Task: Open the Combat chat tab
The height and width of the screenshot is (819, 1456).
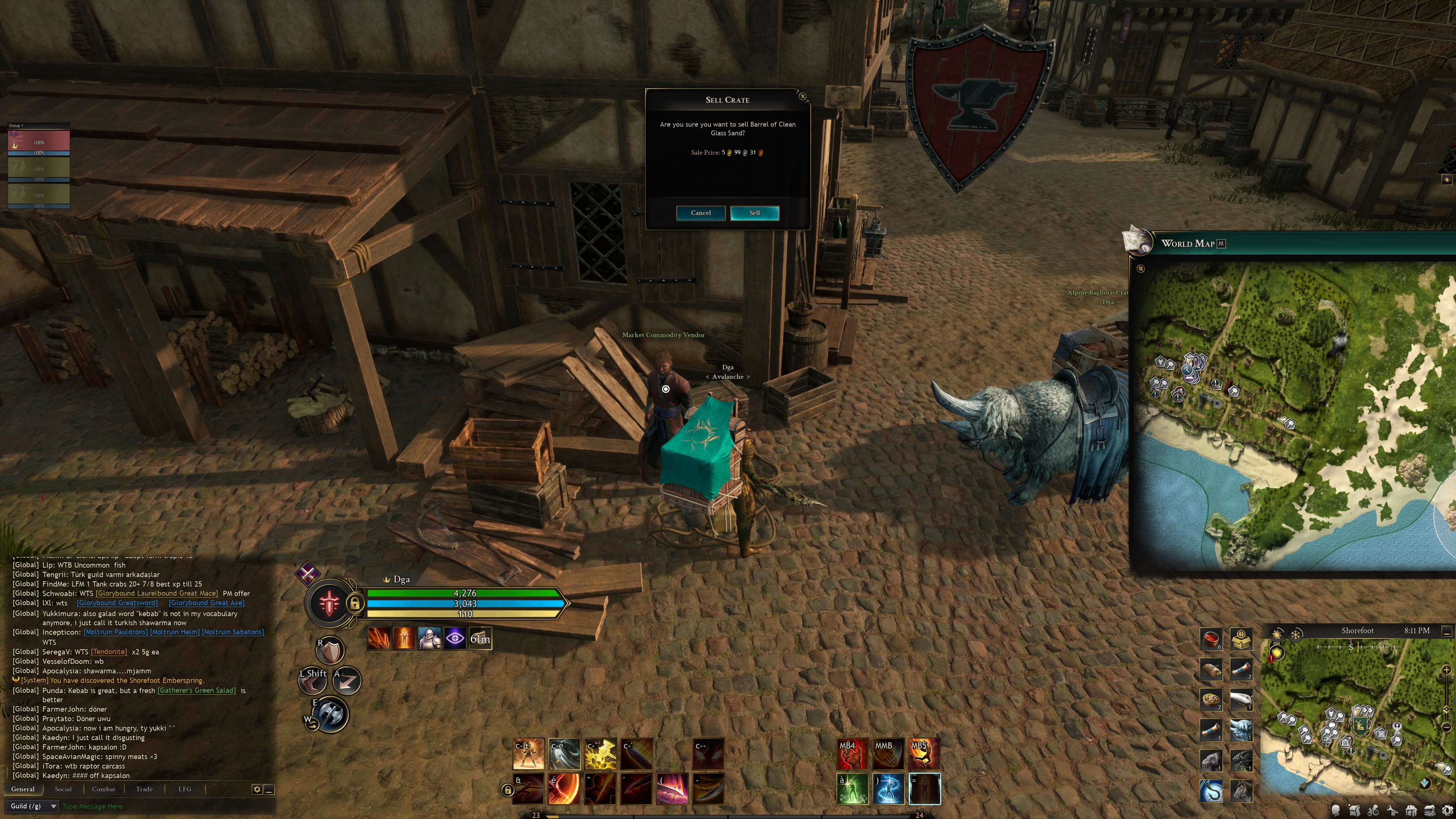Action: tap(104, 789)
